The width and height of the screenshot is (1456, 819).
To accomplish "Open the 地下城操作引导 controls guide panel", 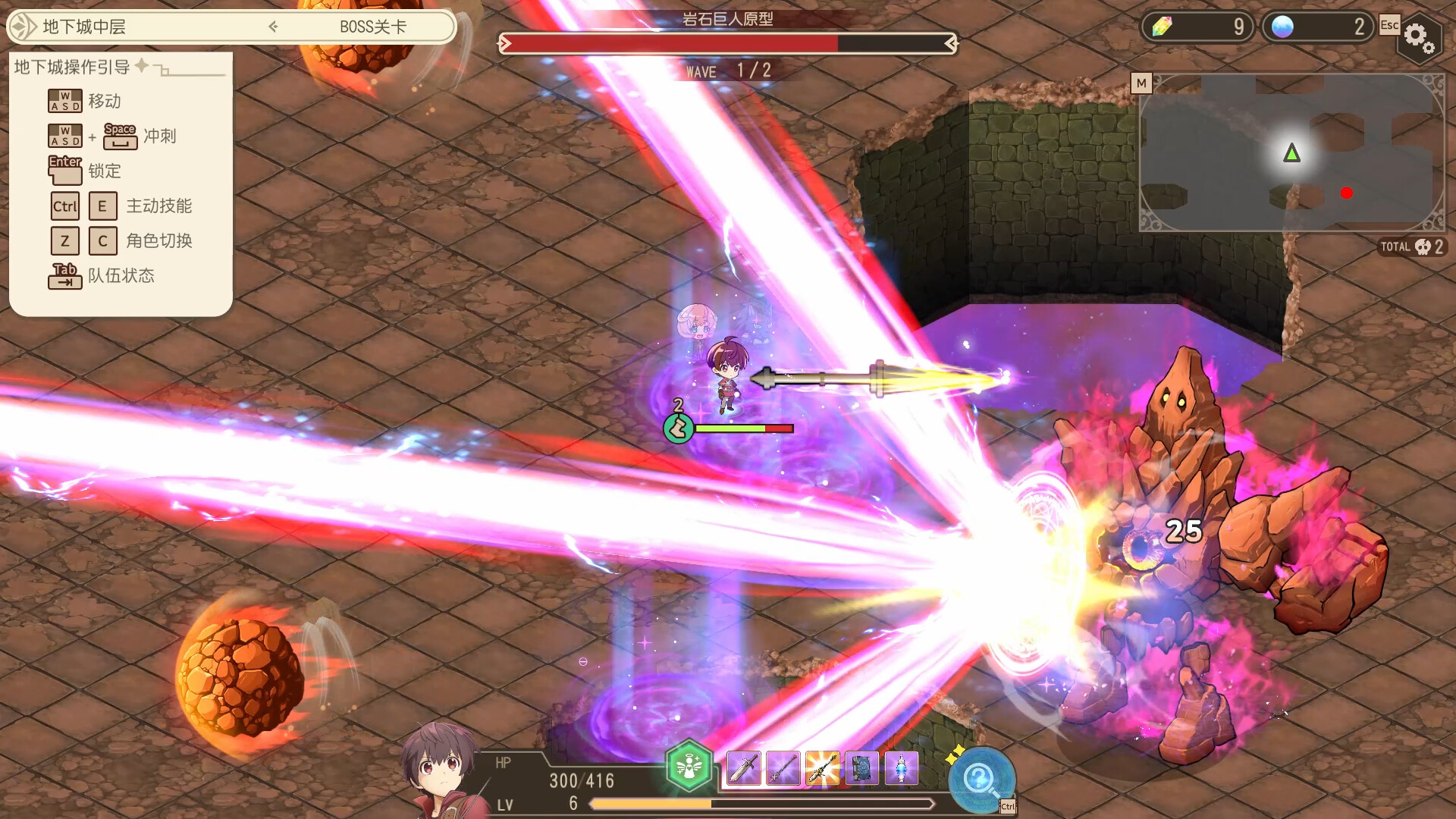I will tap(72, 67).
